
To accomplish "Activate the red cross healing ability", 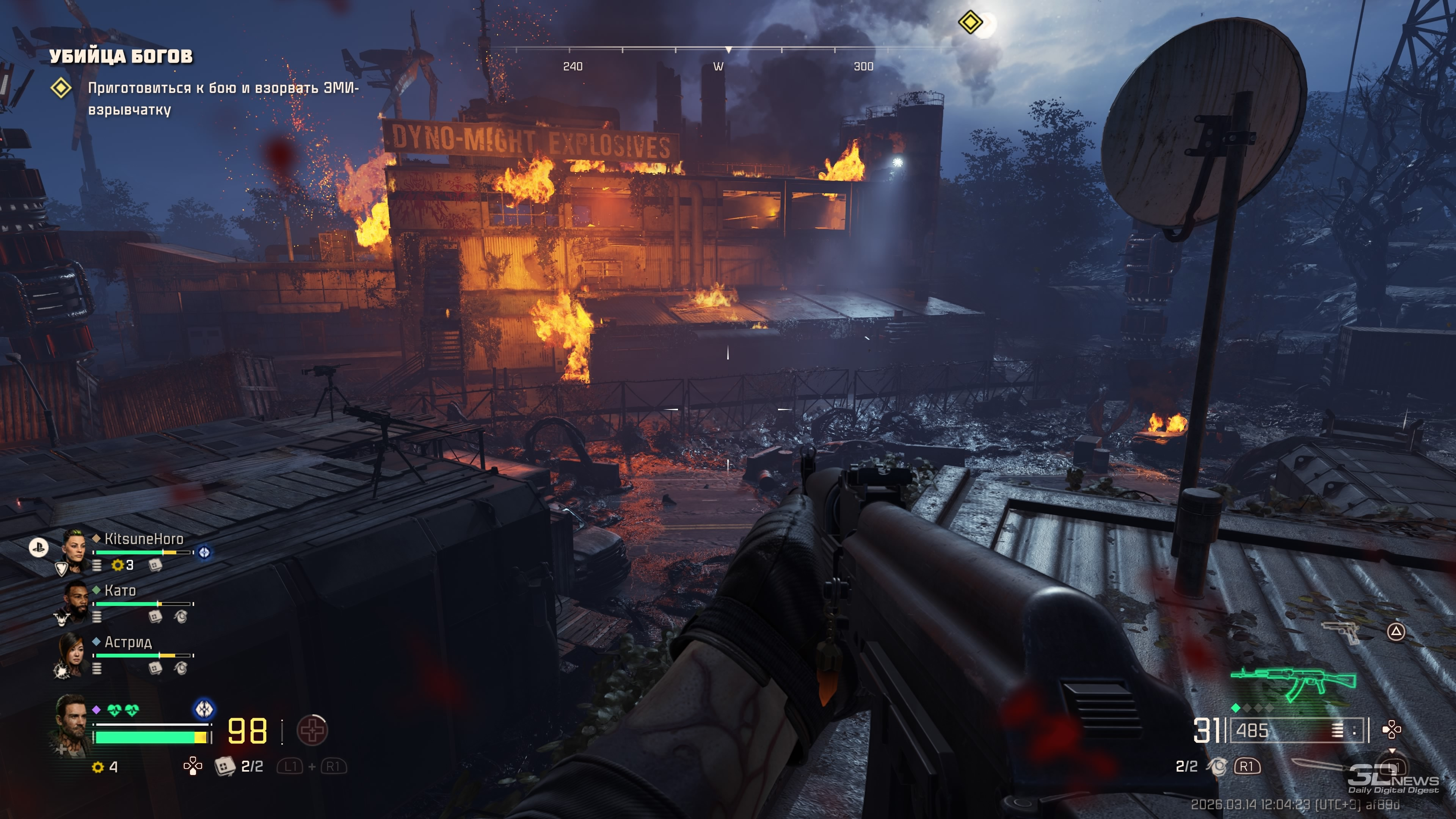I will coord(312,730).
